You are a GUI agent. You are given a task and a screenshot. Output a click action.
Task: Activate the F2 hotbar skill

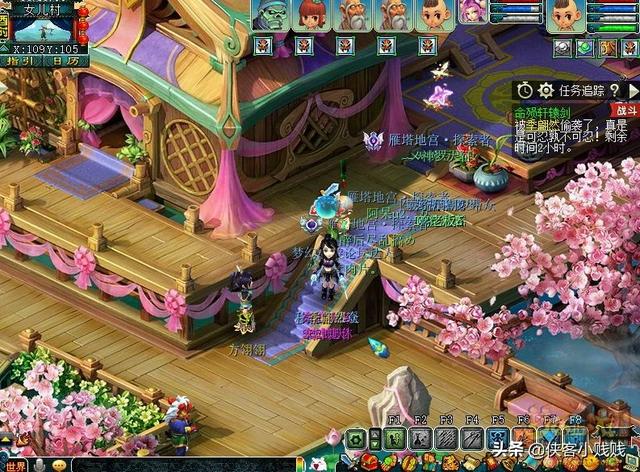click(x=420, y=438)
